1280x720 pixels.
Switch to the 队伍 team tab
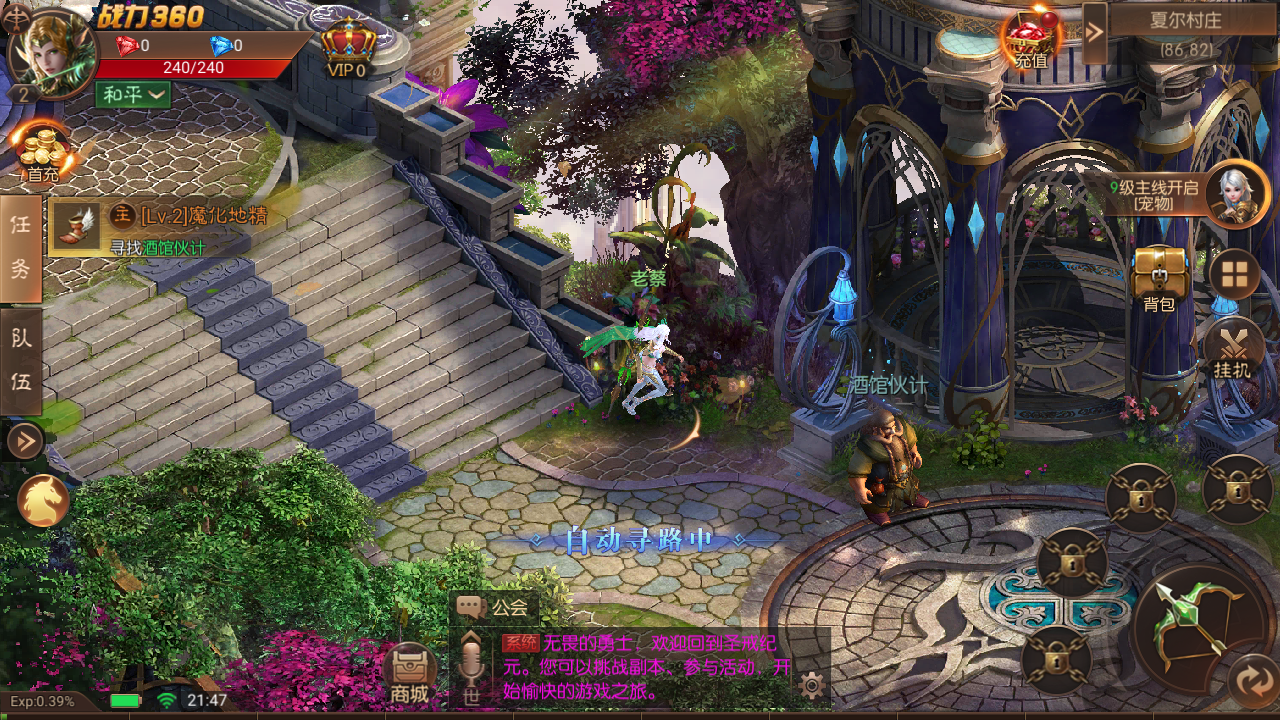(21, 360)
